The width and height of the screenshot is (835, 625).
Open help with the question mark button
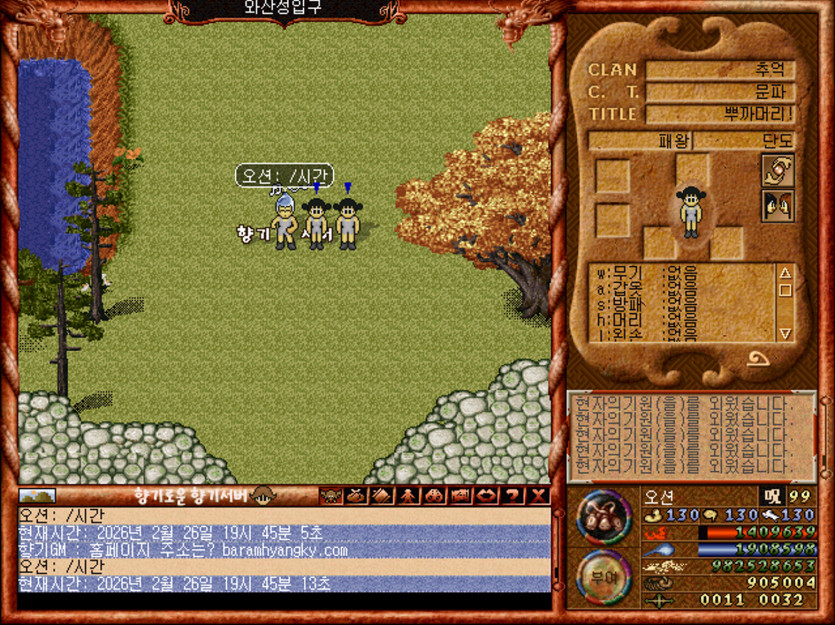[513, 495]
